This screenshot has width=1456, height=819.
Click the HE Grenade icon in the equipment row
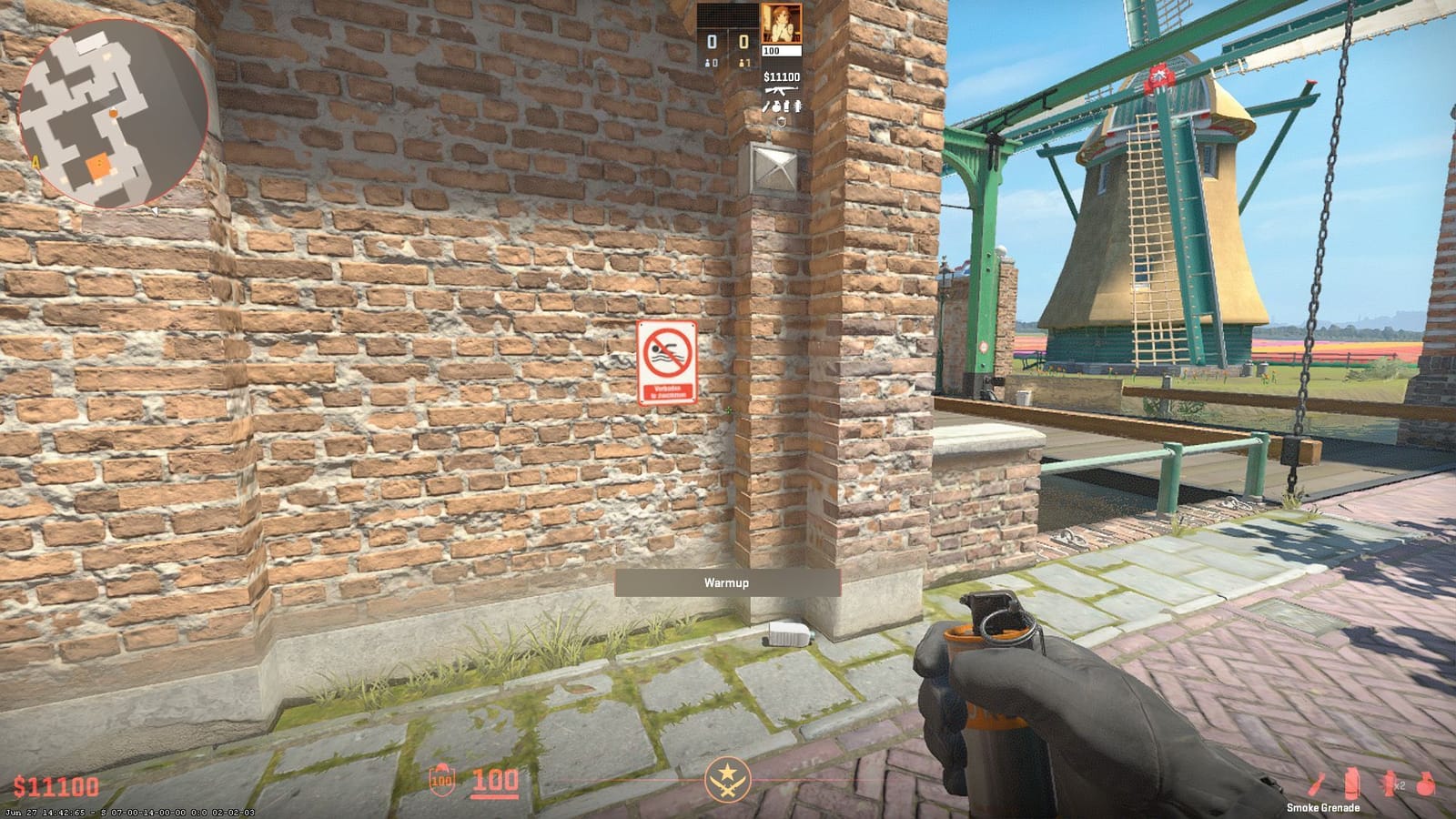tap(1425, 783)
